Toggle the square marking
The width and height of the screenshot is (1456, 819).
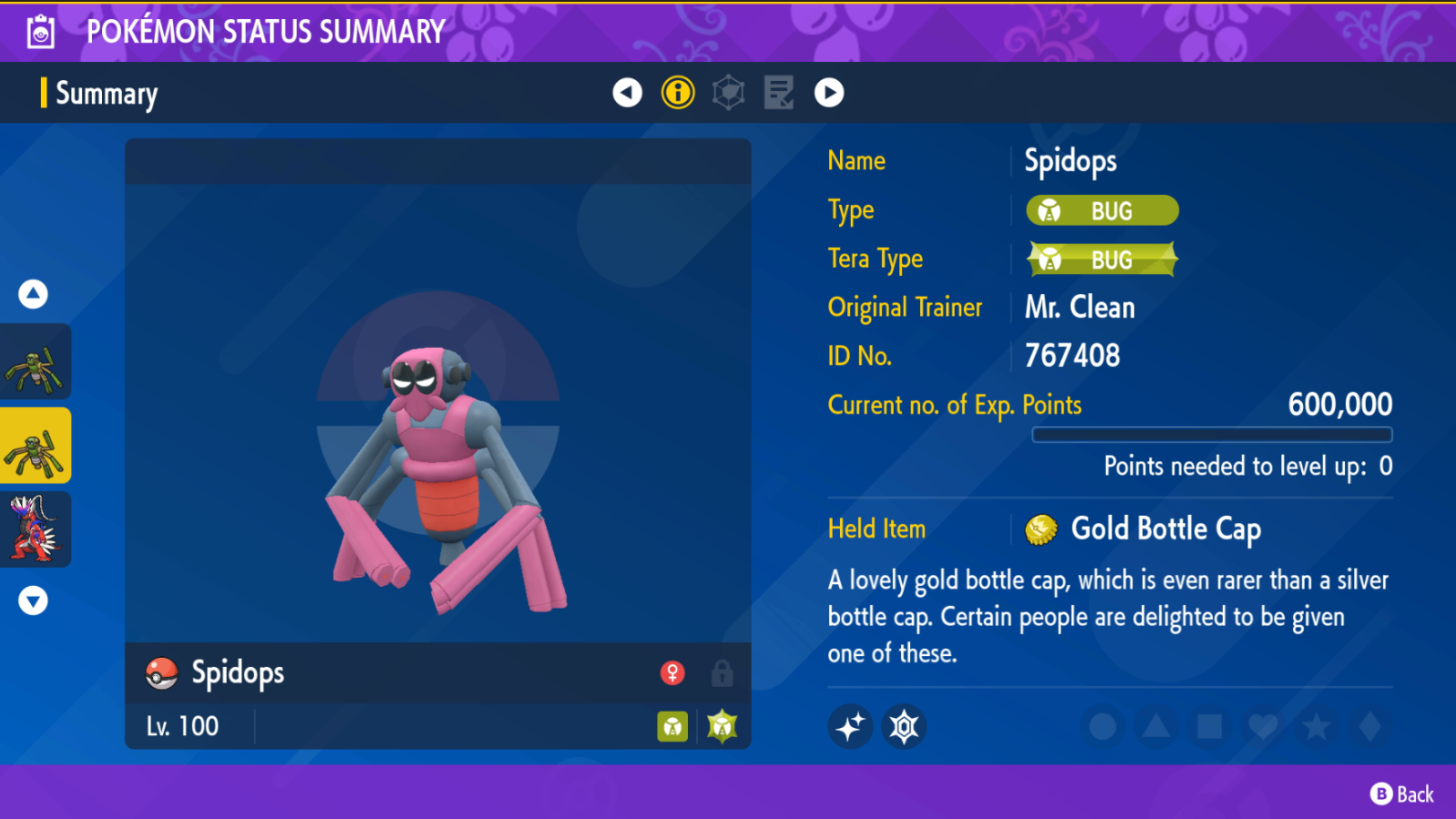tap(1209, 727)
